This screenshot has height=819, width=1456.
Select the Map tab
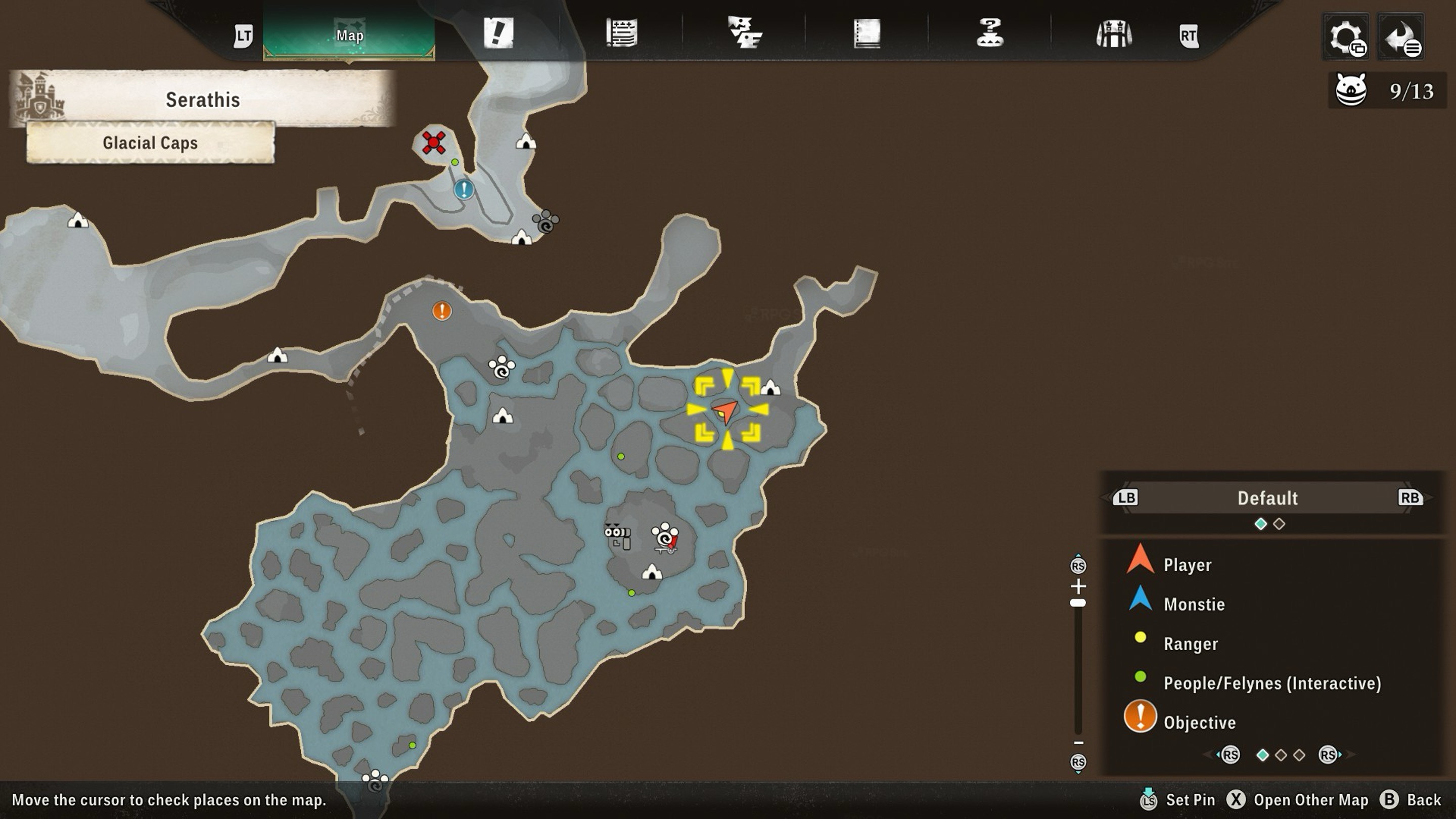click(x=349, y=35)
